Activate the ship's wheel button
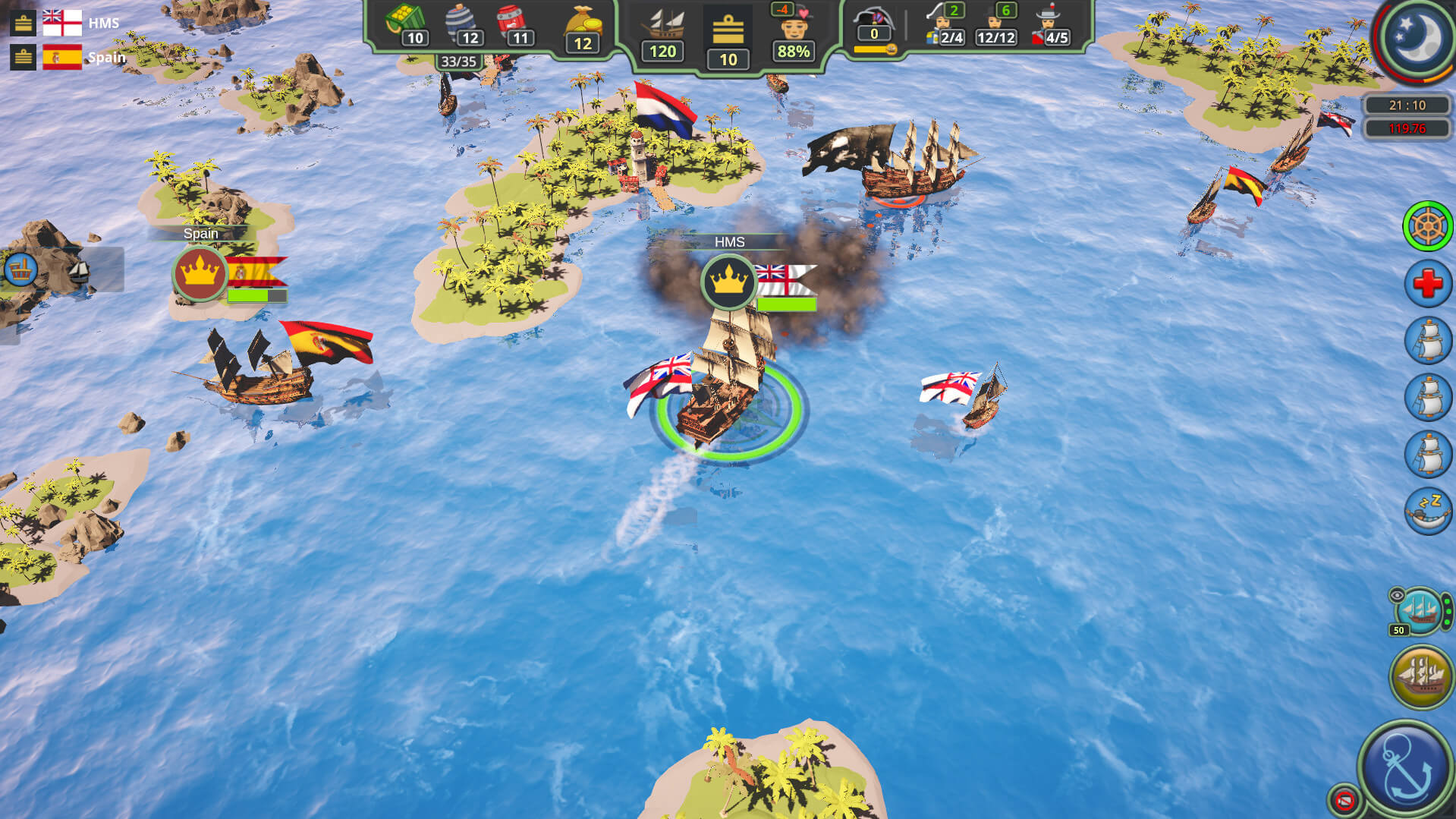1456x819 pixels. tap(1427, 226)
